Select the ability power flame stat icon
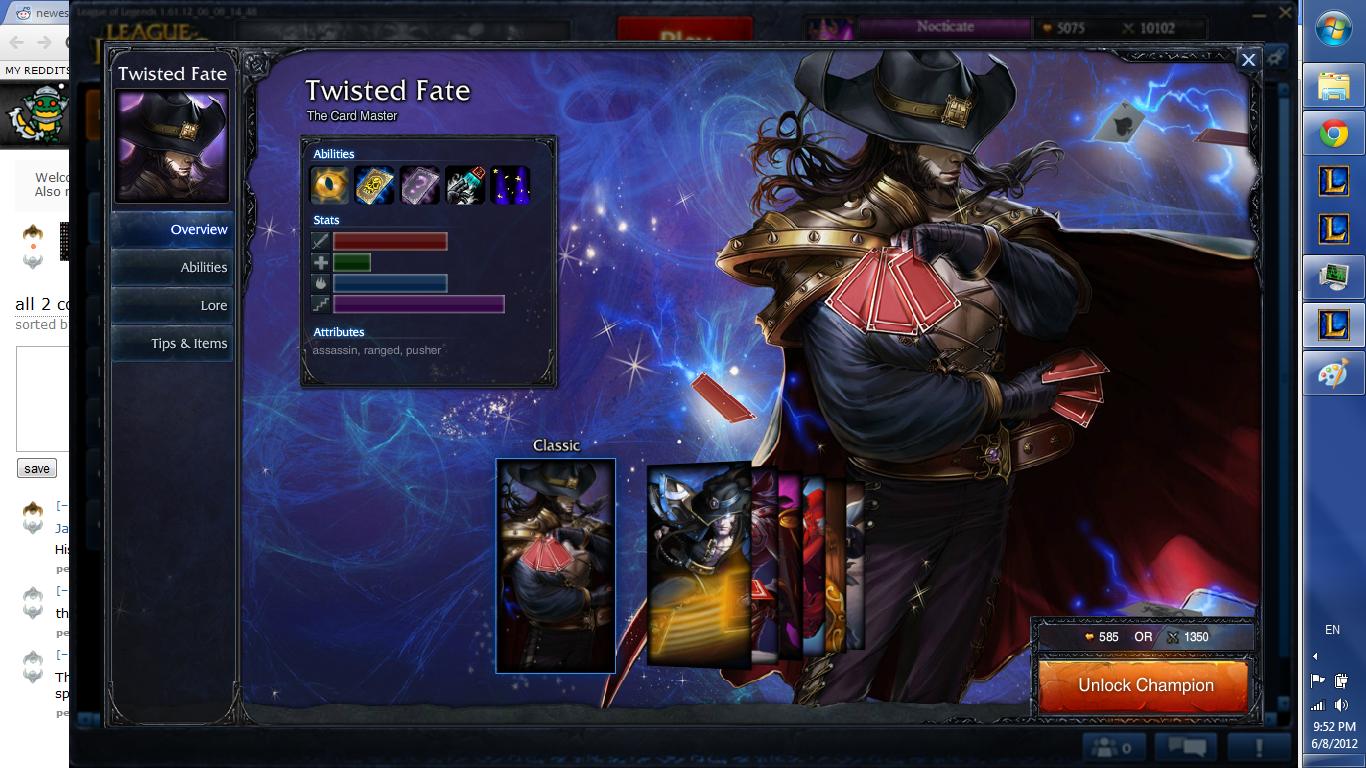 pos(318,283)
